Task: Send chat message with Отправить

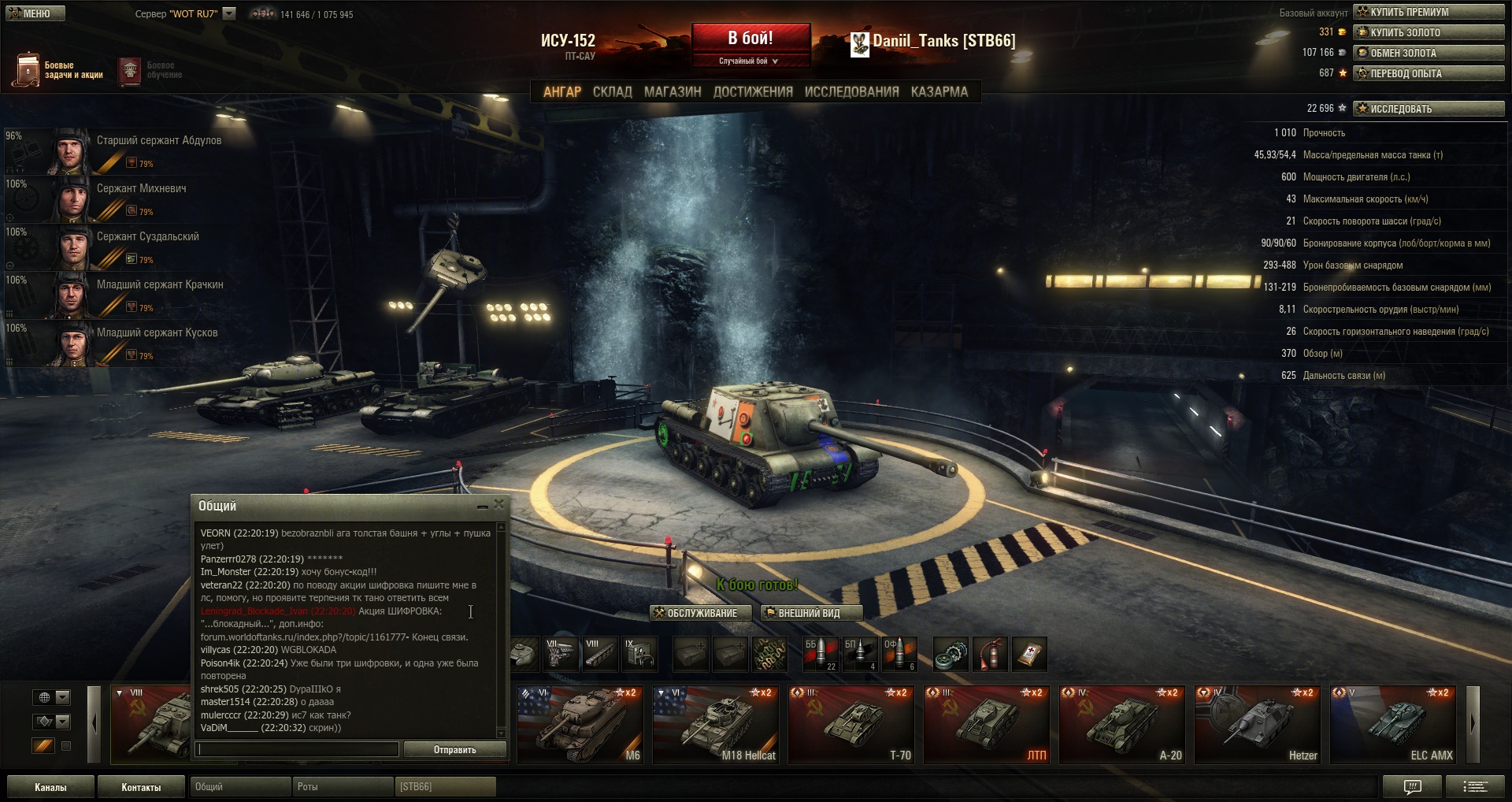Action: coord(454,750)
